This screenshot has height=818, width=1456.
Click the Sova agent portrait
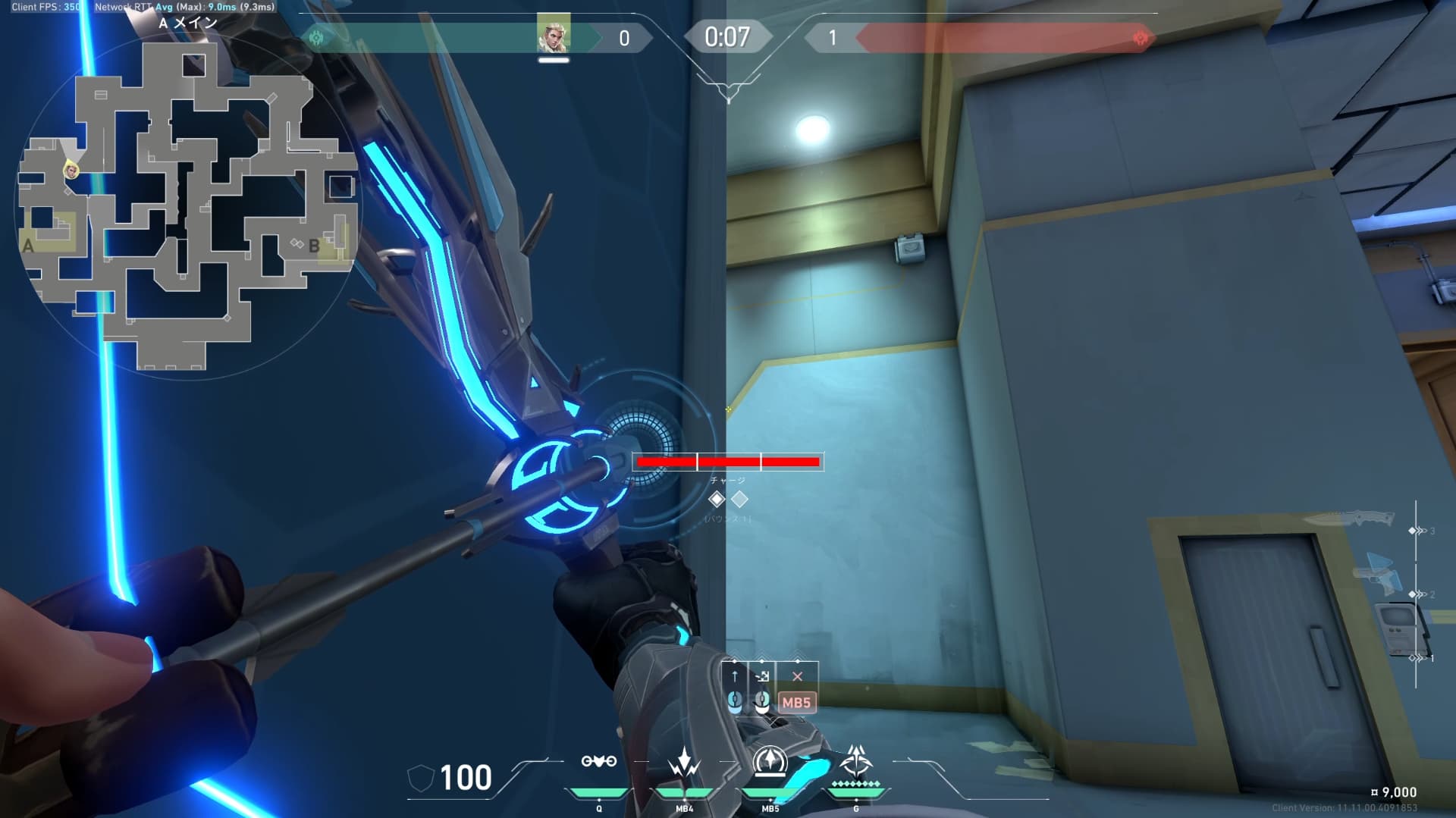(554, 33)
